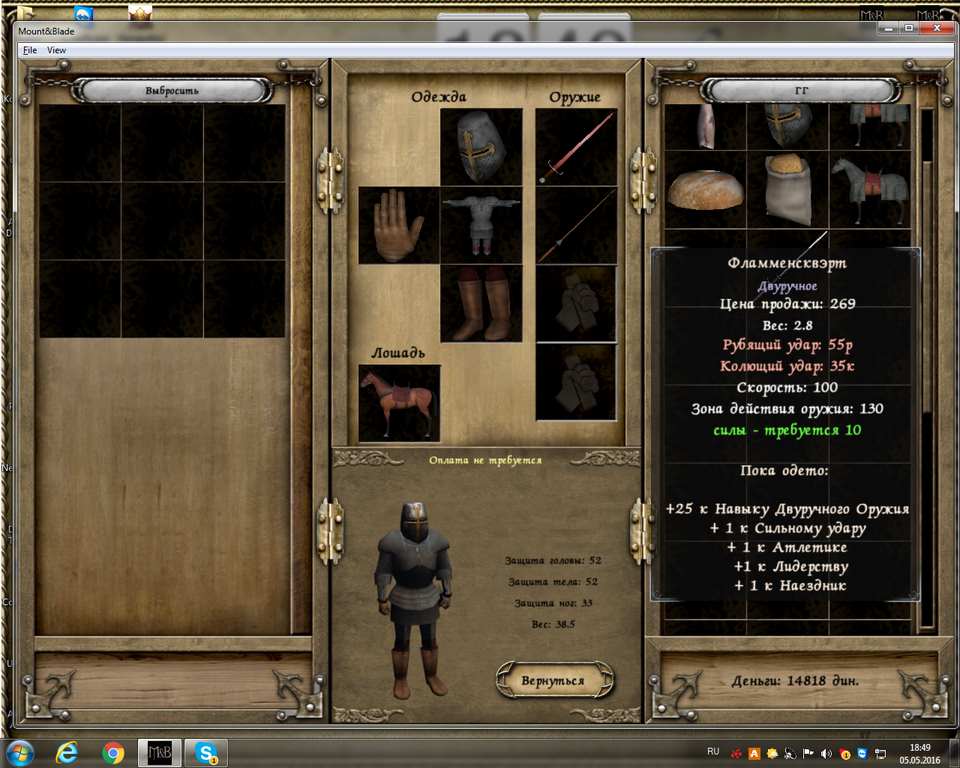Select the grey armored horse inventory item
This screenshot has width=960, height=768.
pos(869,189)
